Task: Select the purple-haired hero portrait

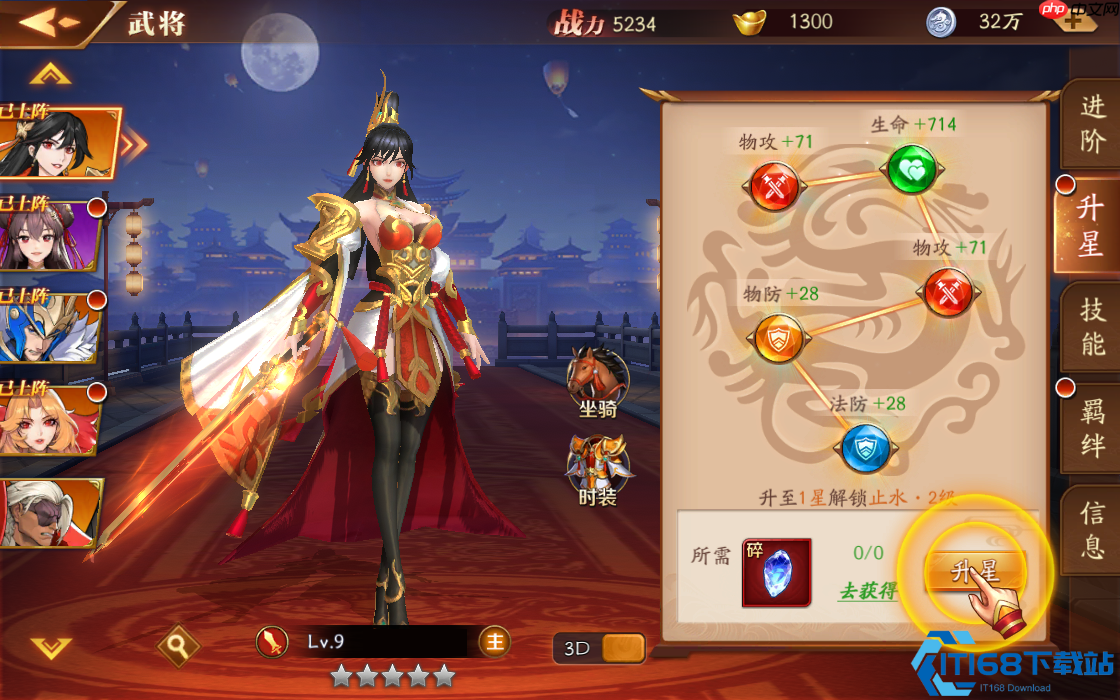Action: point(50,236)
